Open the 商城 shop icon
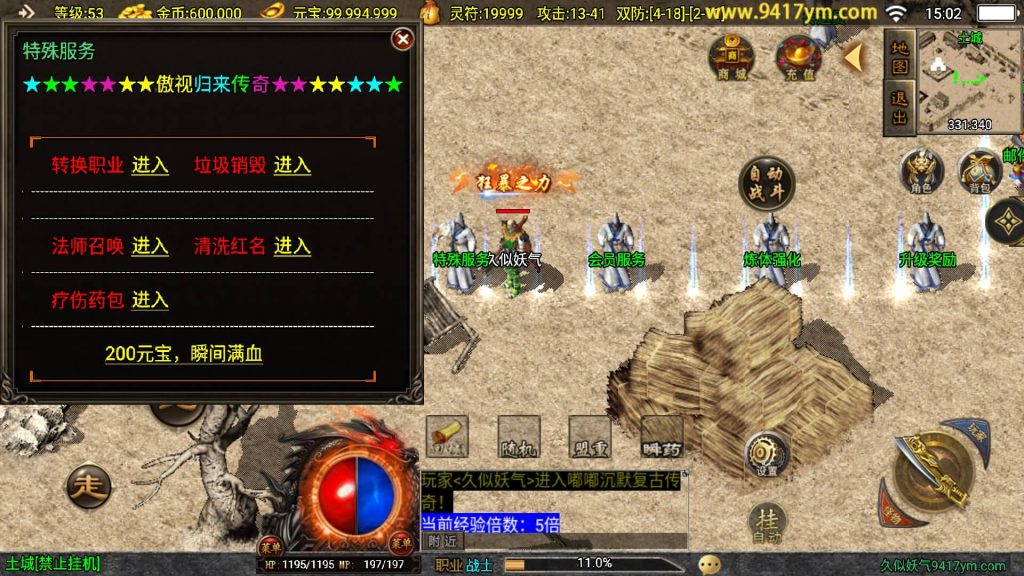Viewport: 1024px width, 576px height. click(x=731, y=57)
